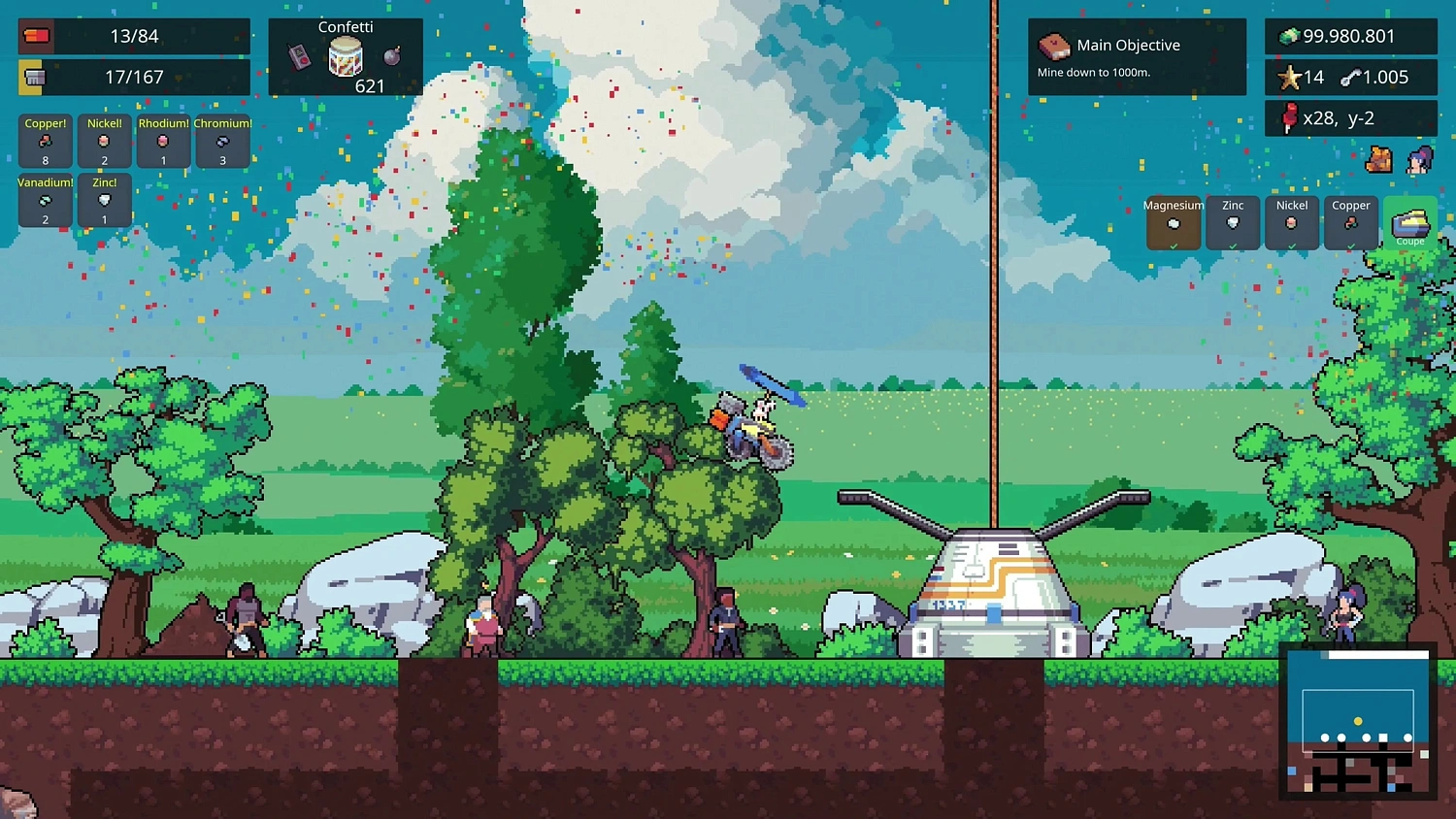Open the Coupe folder panel

1410,224
